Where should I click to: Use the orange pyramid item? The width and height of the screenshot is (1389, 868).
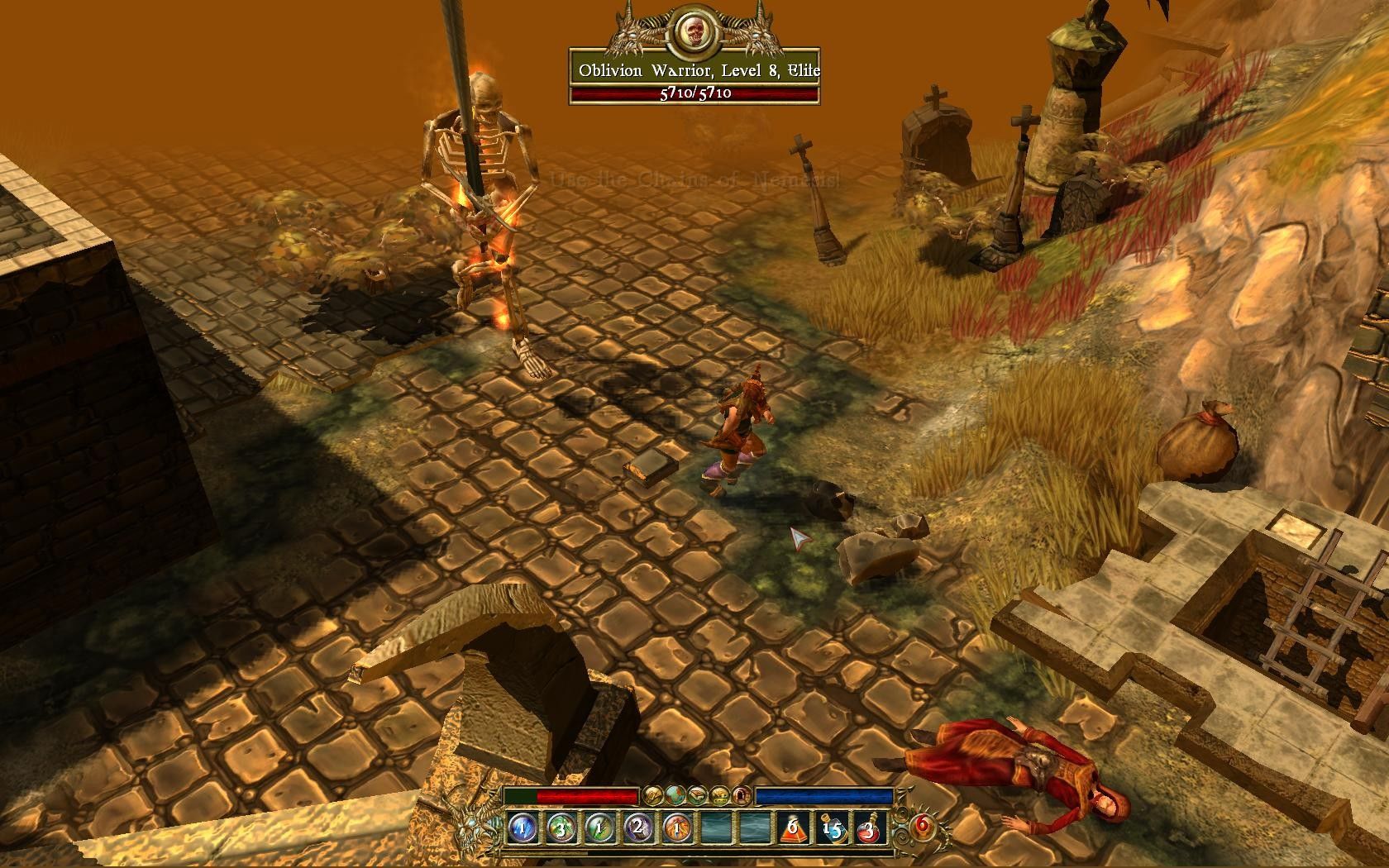793,827
